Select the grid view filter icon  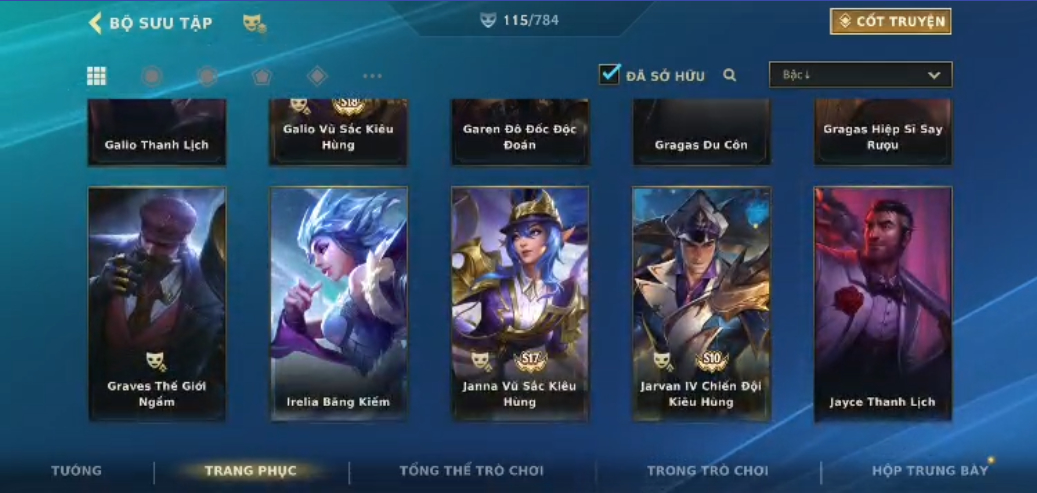click(97, 76)
